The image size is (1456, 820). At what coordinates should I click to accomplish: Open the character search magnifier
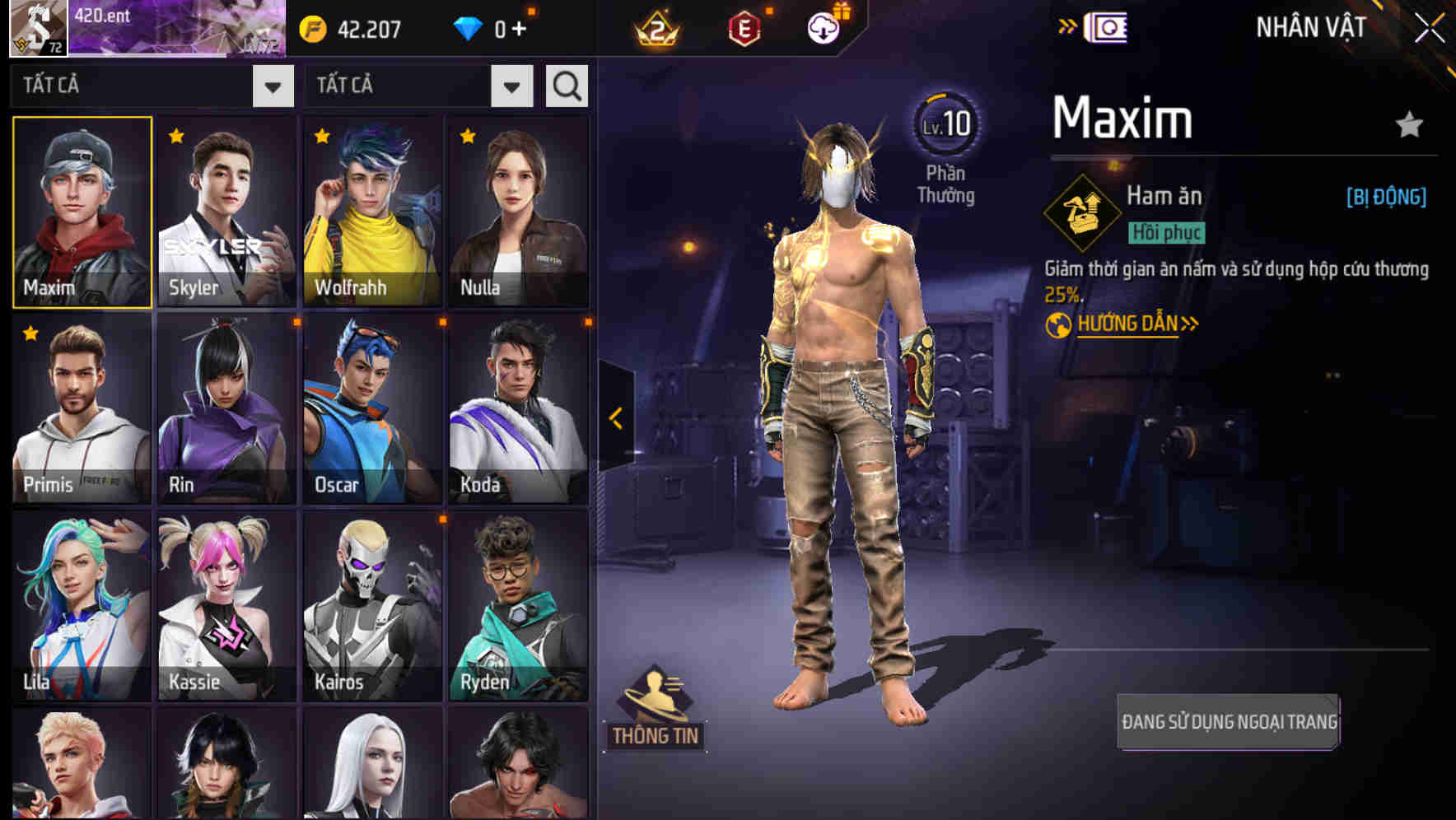point(566,85)
